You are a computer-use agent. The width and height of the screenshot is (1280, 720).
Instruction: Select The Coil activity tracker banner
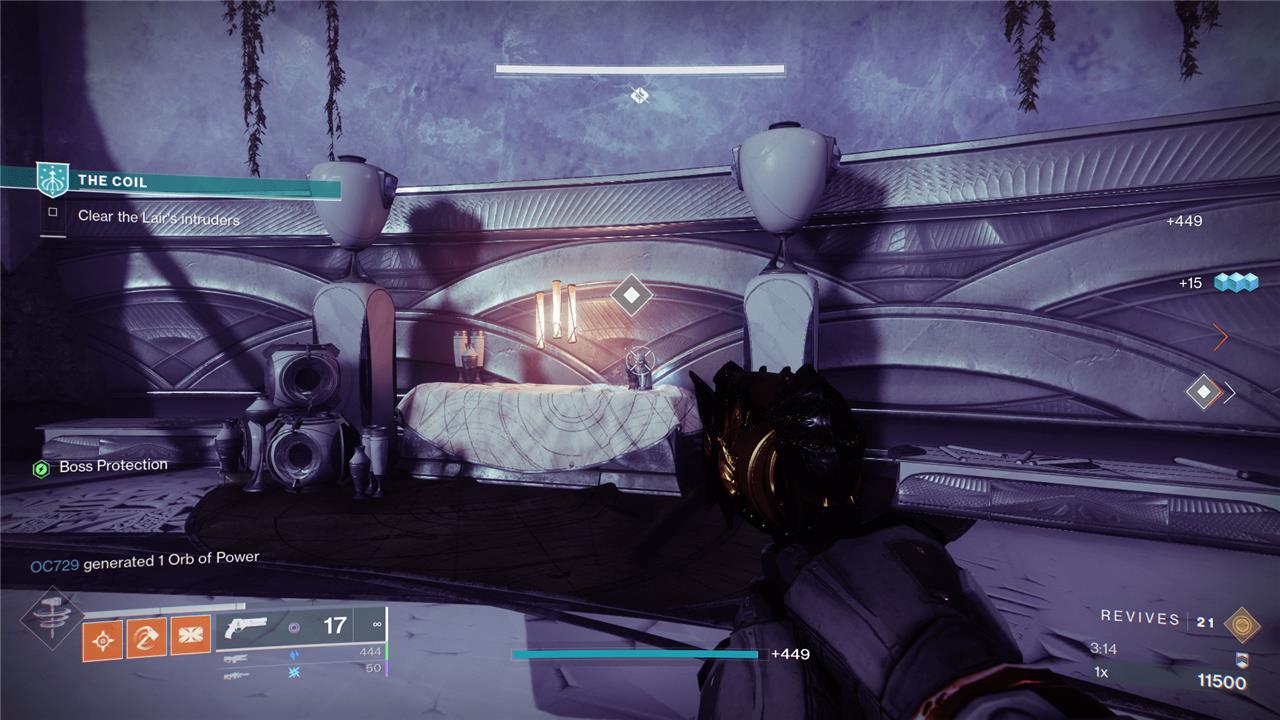point(190,182)
